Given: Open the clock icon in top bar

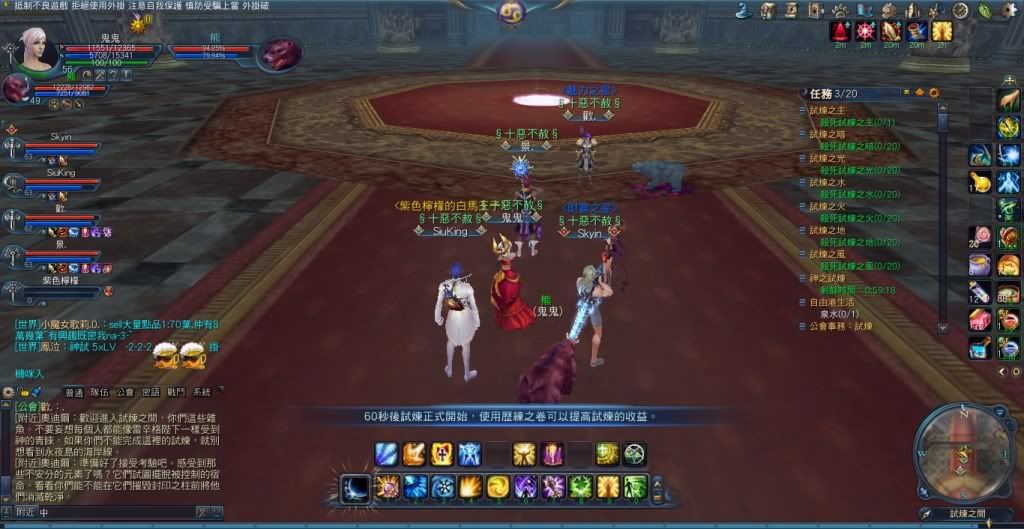Looking at the screenshot, I should pos(960,10).
